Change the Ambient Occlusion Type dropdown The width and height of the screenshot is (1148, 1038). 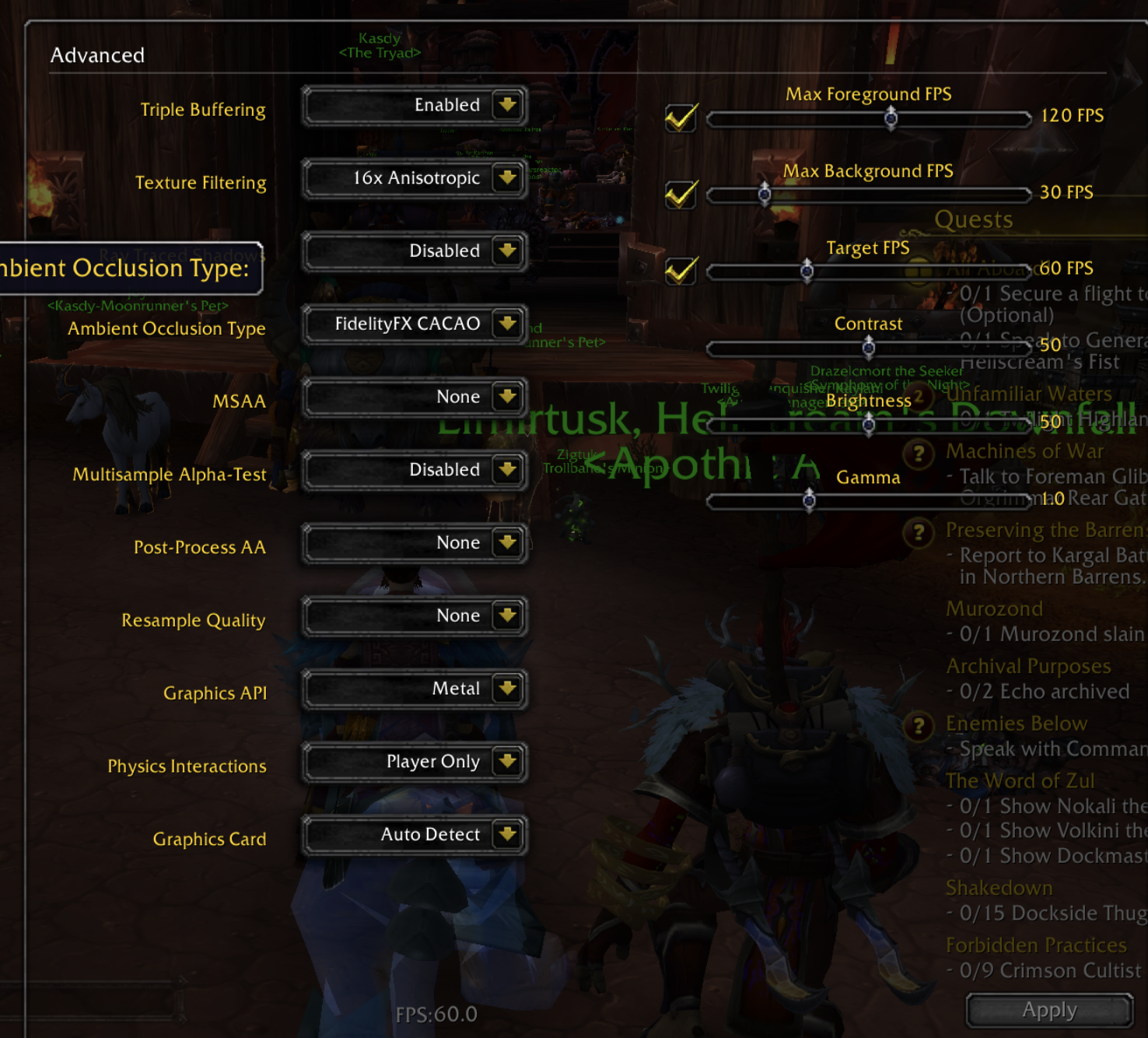(507, 324)
